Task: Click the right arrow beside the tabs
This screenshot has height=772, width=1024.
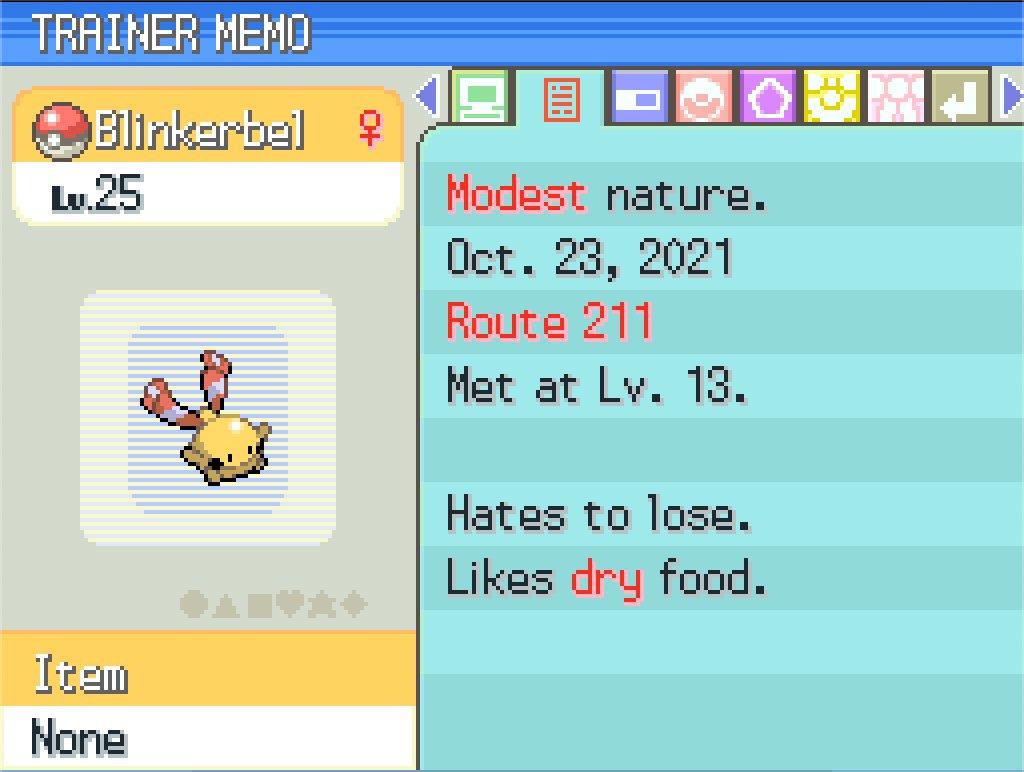Action: coord(1012,97)
